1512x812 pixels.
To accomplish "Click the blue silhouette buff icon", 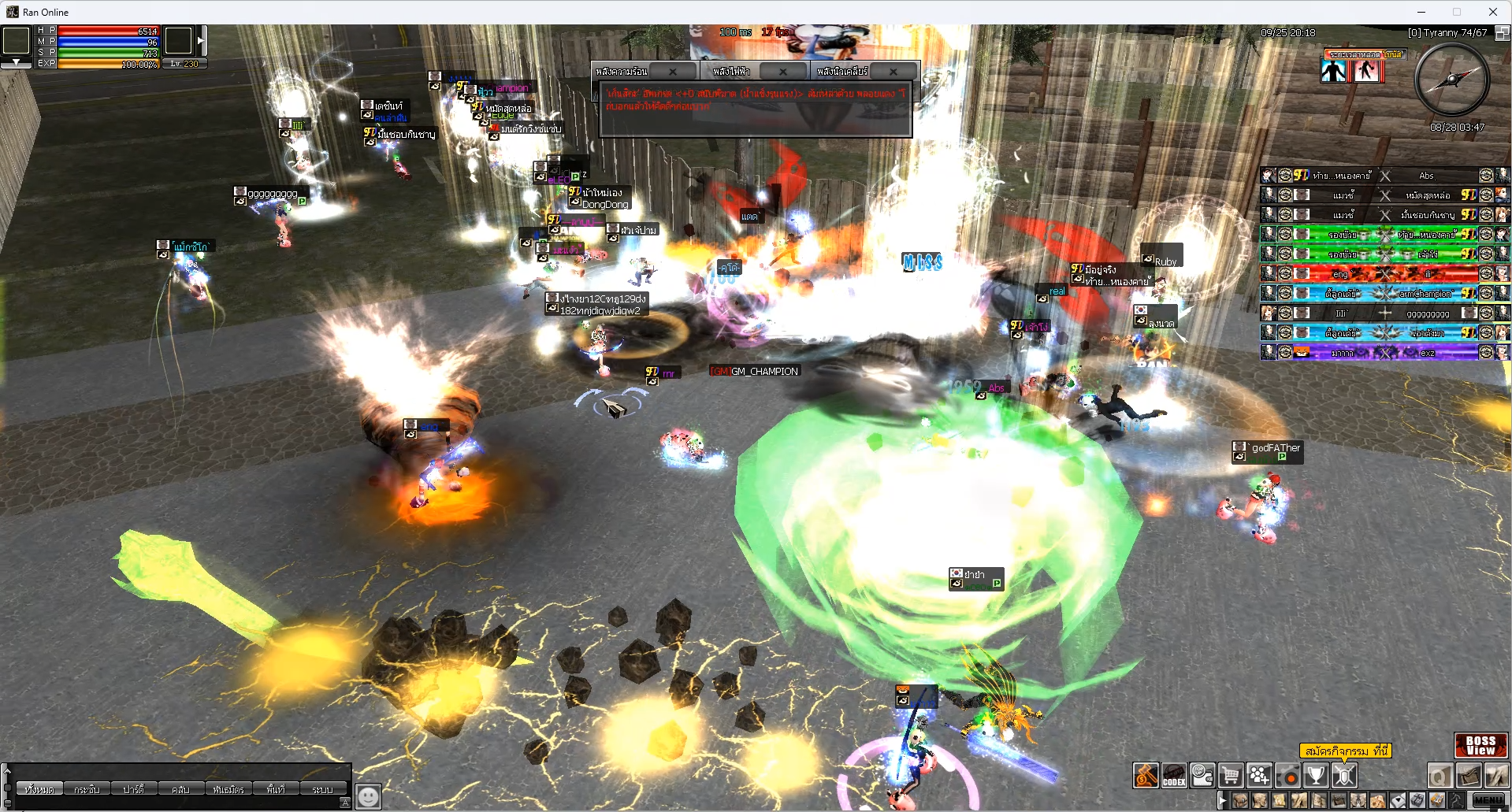I will click(1333, 71).
